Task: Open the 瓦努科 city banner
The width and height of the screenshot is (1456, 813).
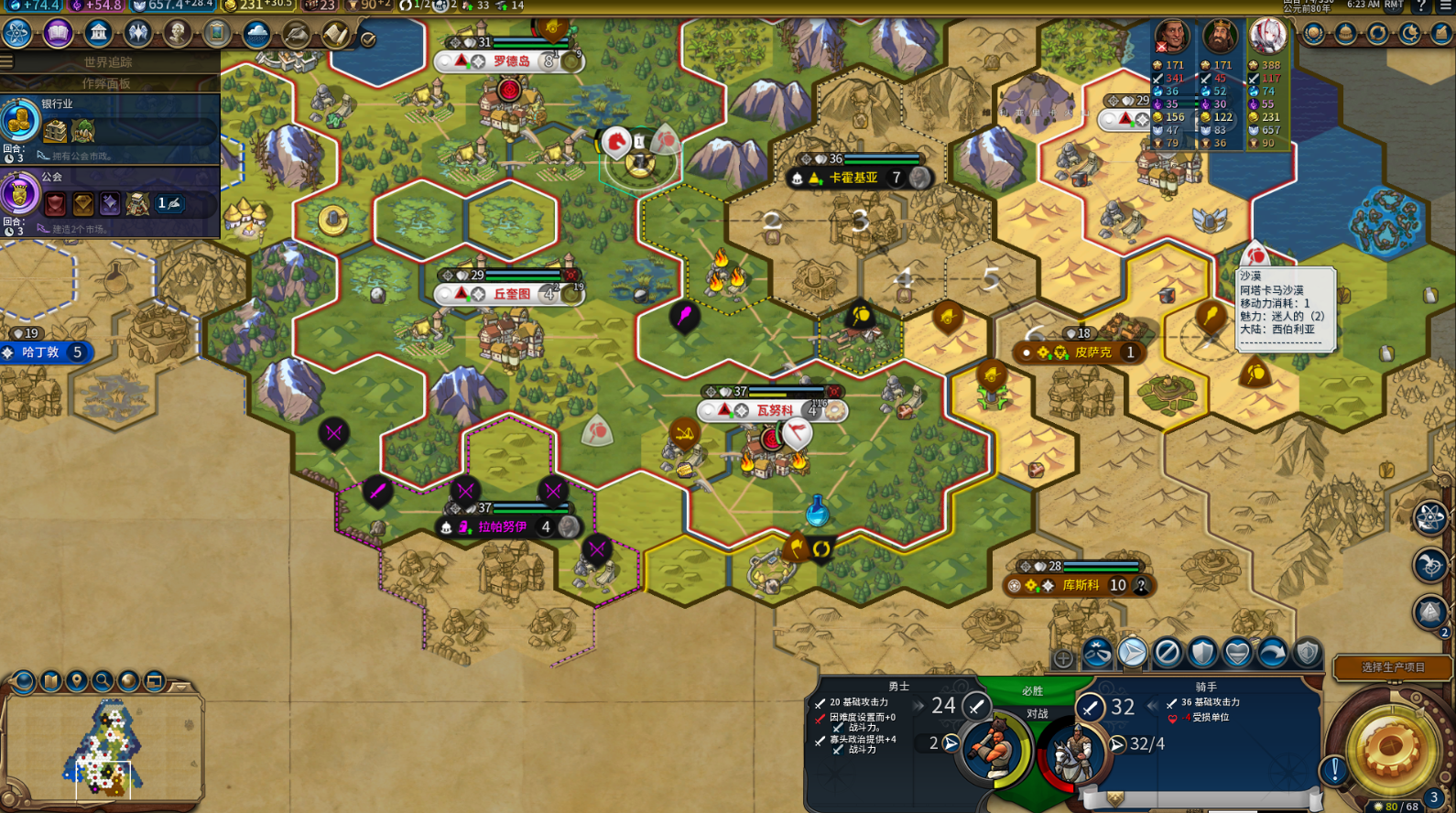Action: (x=774, y=410)
